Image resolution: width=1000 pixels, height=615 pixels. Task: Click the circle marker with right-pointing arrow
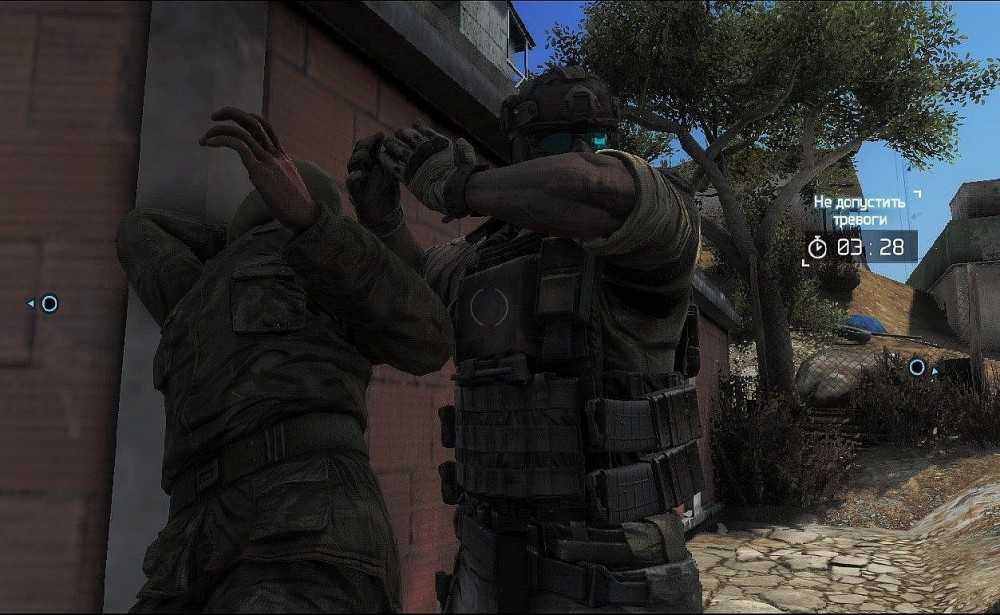pyautogui.click(x=918, y=368)
